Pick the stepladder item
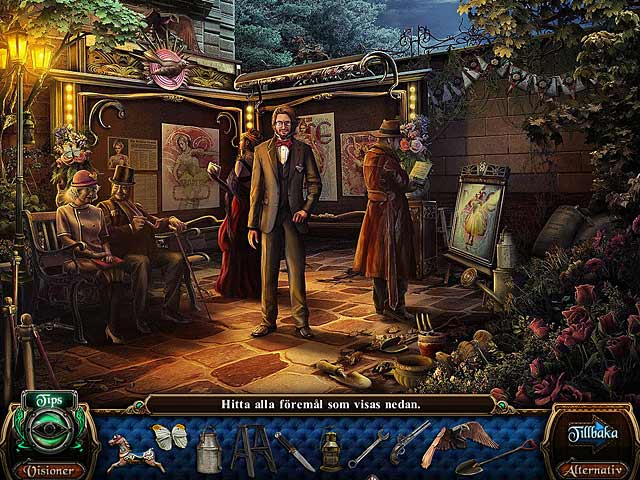This screenshot has height=480, width=640. [x=252, y=449]
